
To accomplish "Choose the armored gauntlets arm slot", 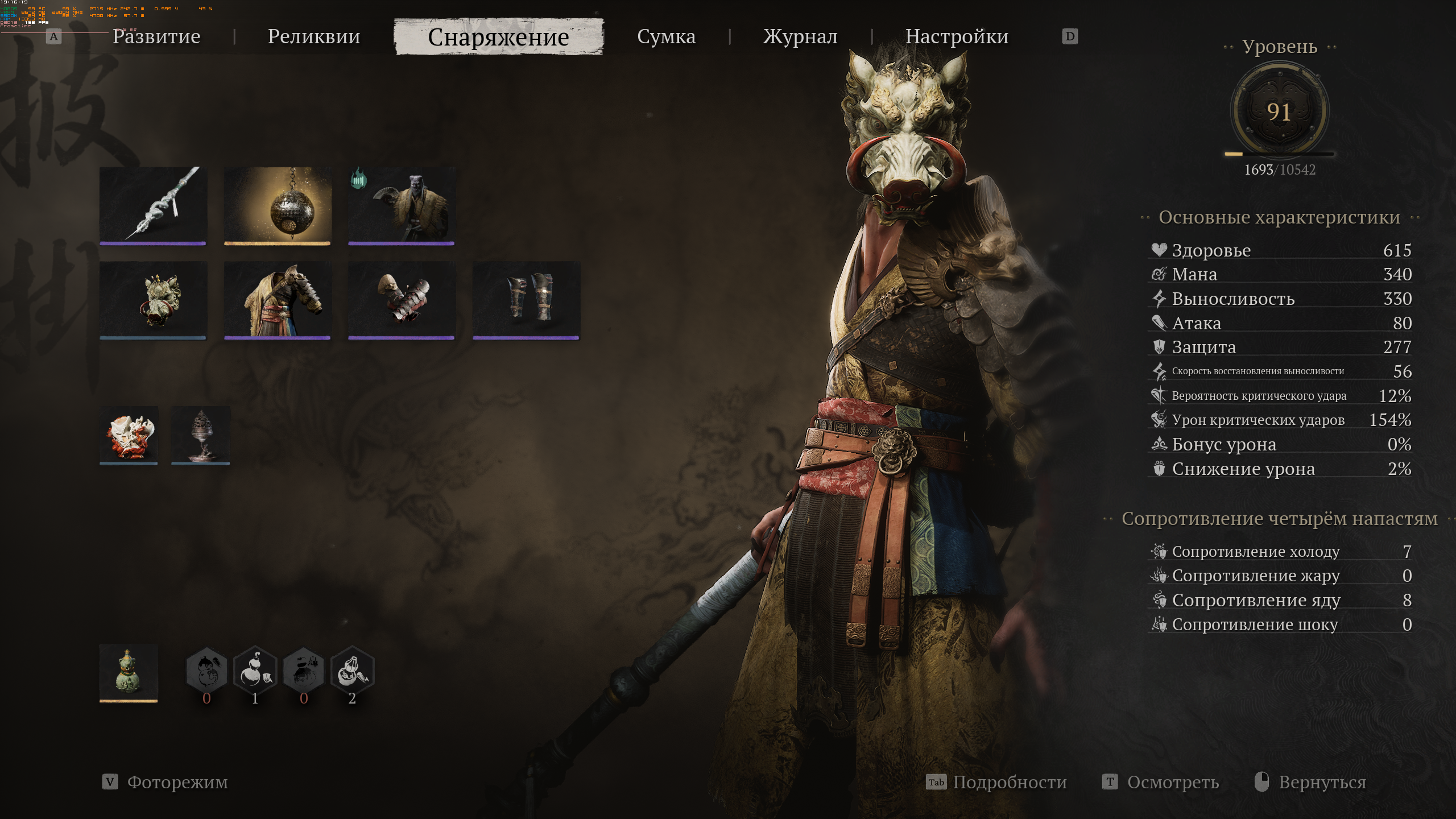I will pyautogui.click(x=402, y=300).
